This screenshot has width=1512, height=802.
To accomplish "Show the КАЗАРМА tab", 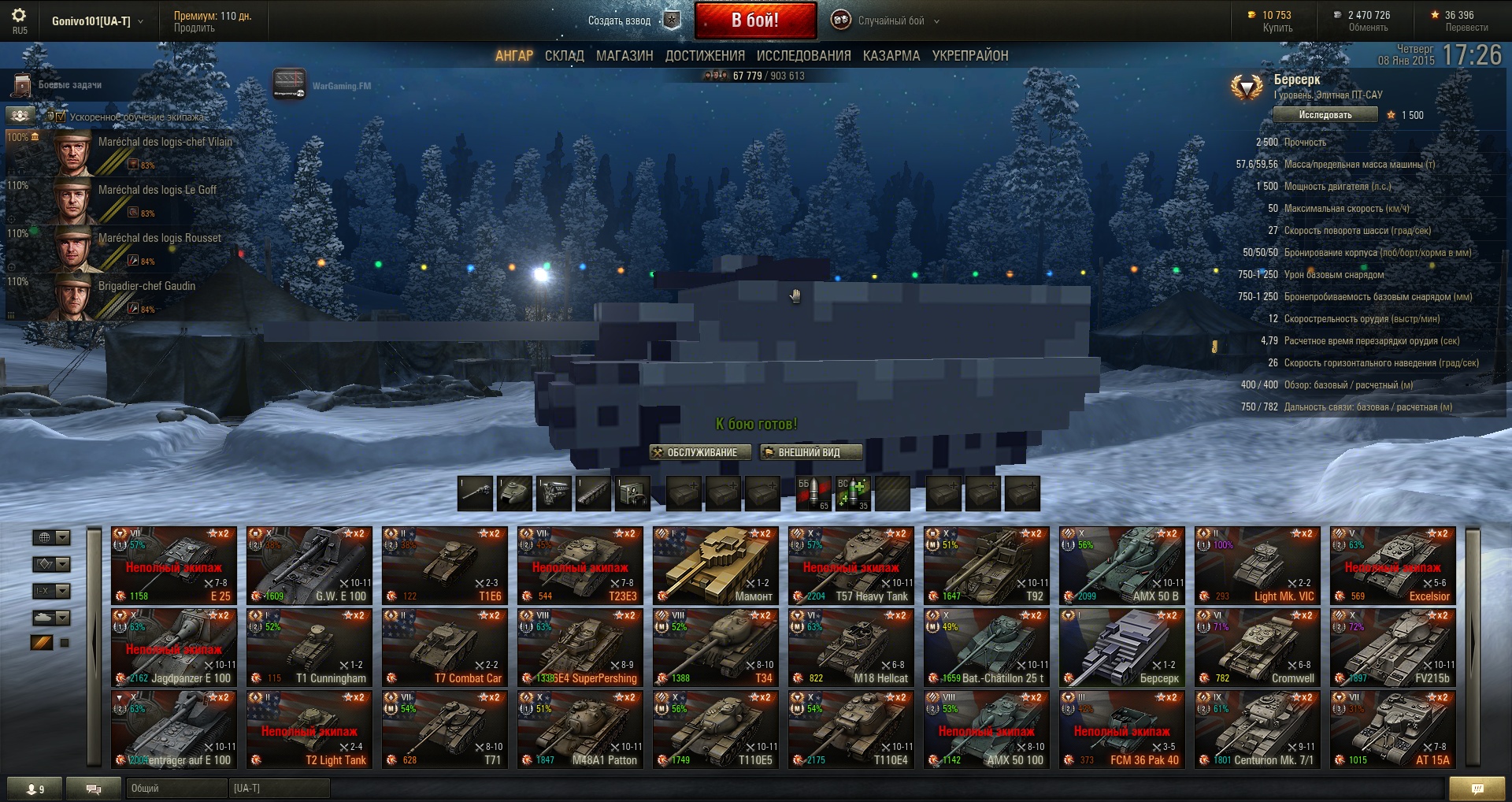I will [891, 56].
